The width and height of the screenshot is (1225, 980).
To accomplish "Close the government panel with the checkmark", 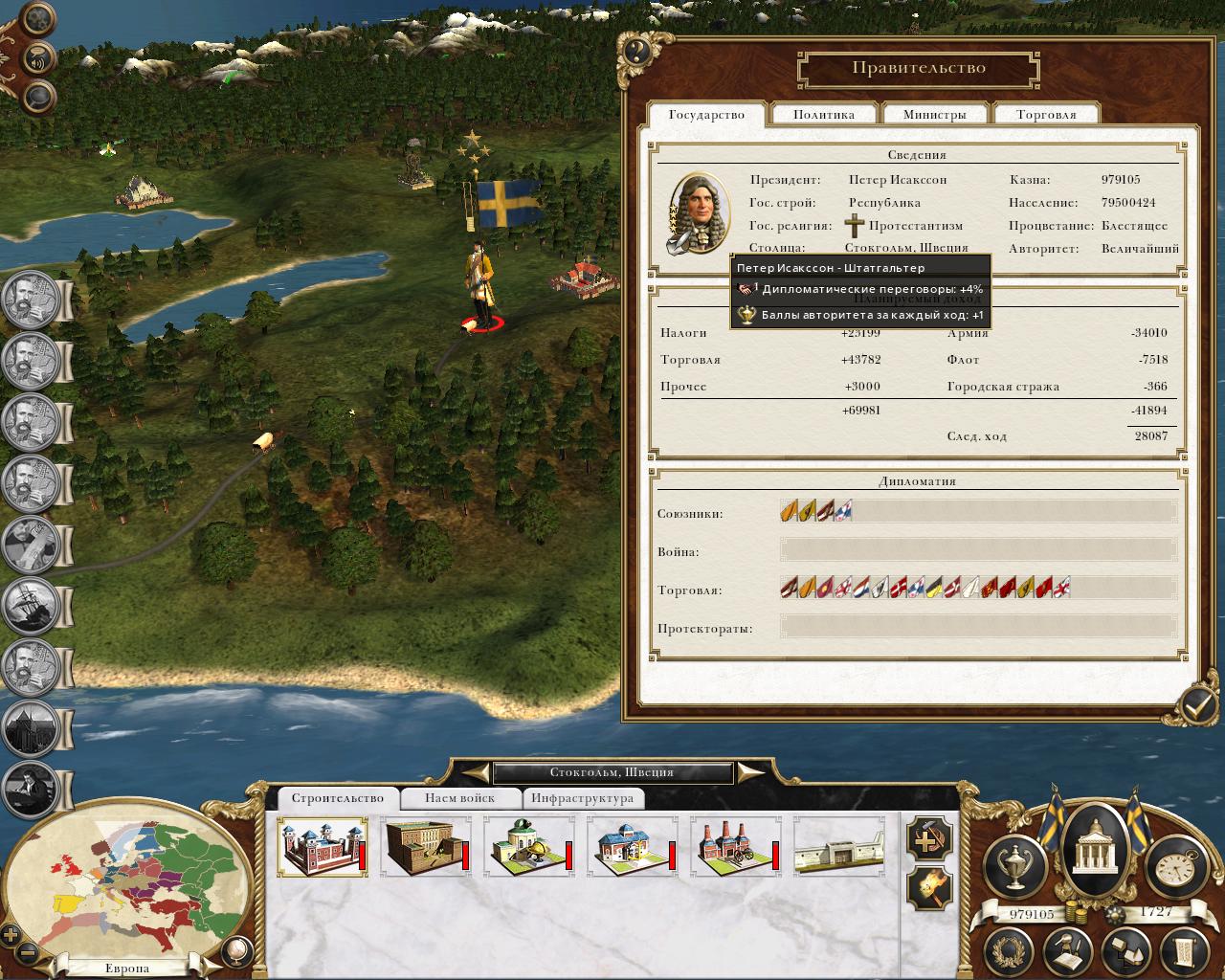I will tap(1196, 706).
